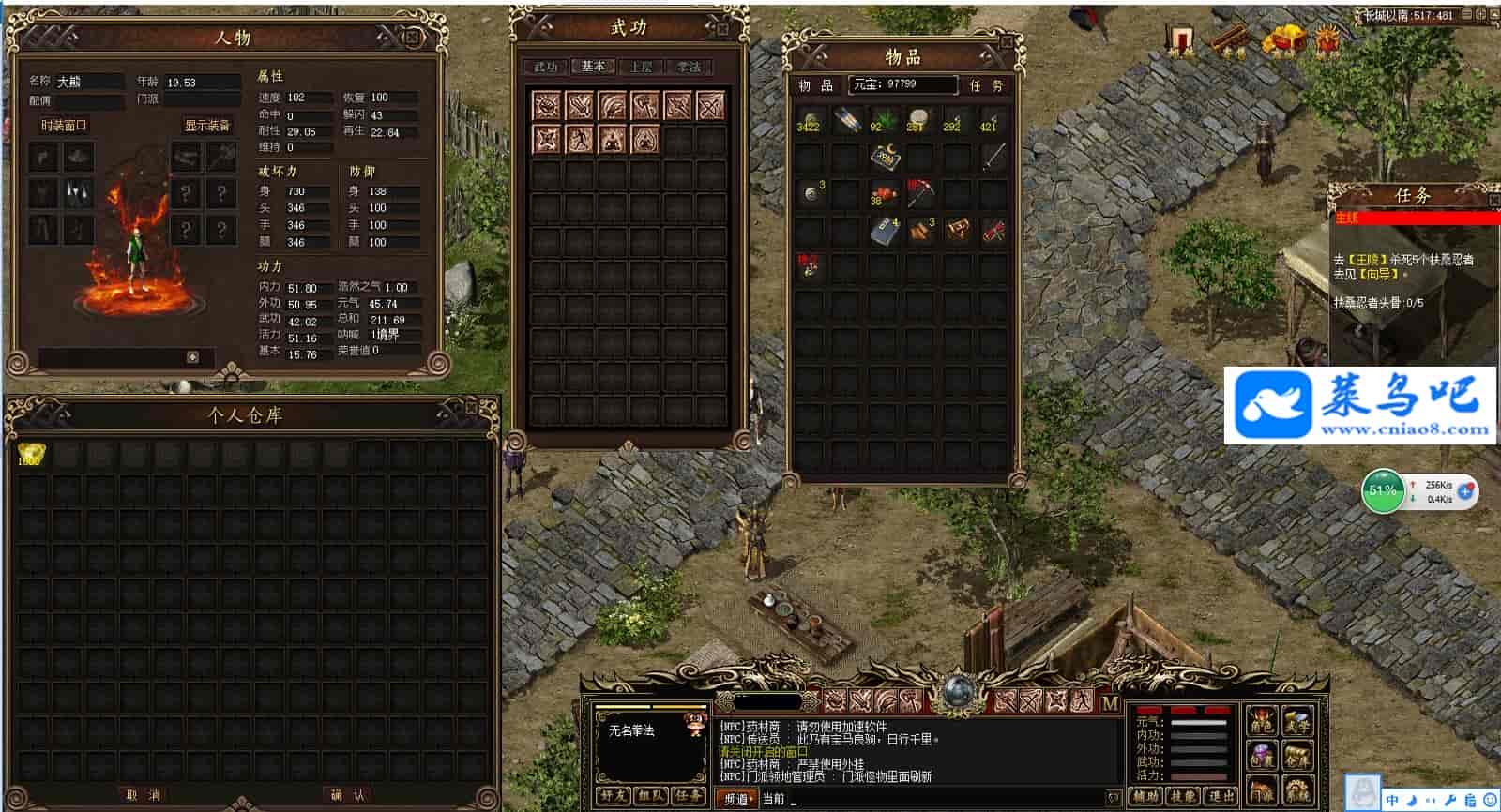This screenshot has width=1501, height=812.
Task: Open the 掌法 palm technique tab
Action: click(x=689, y=67)
